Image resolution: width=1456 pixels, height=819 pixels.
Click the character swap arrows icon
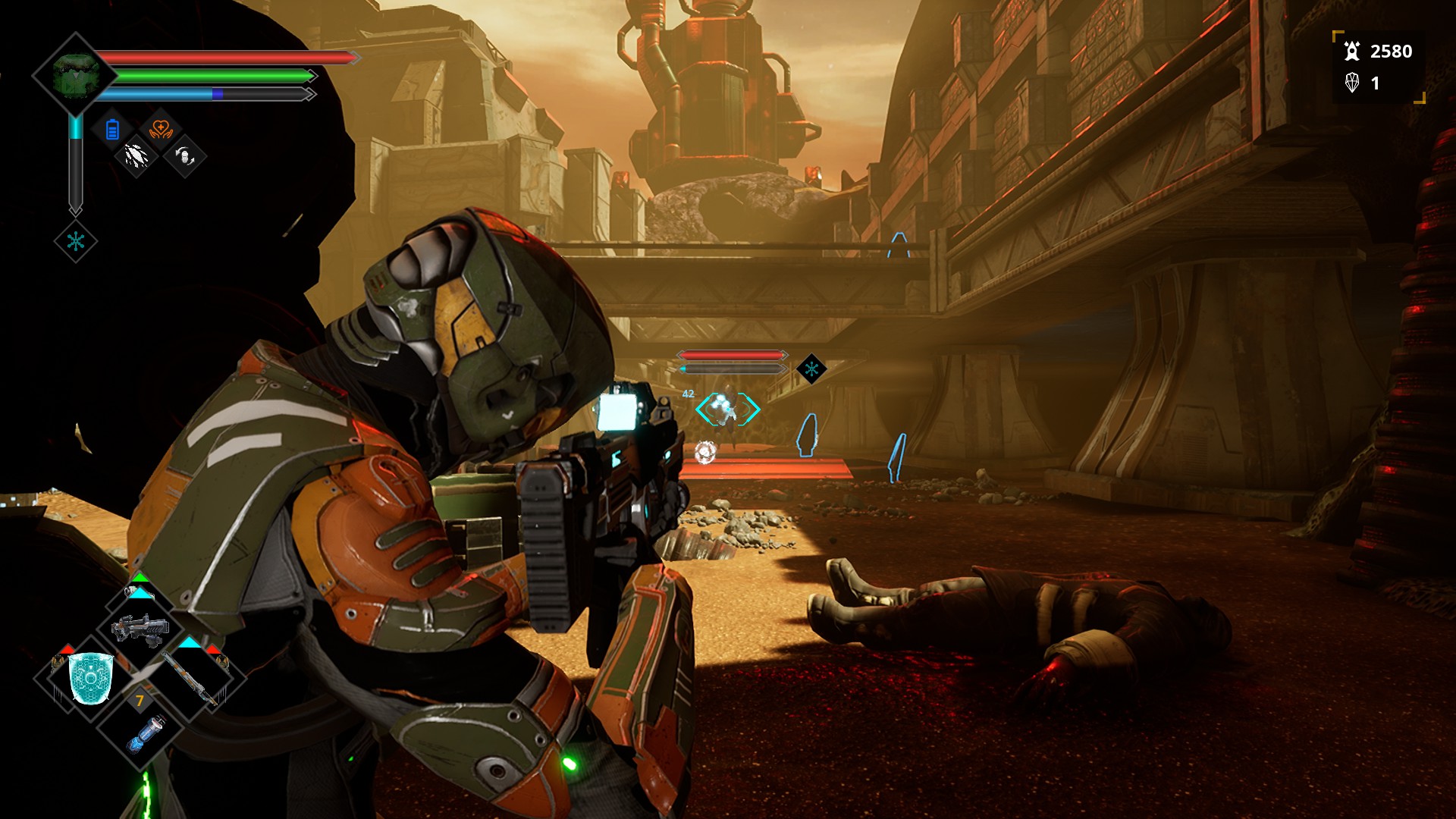click(x=185, y=156)
